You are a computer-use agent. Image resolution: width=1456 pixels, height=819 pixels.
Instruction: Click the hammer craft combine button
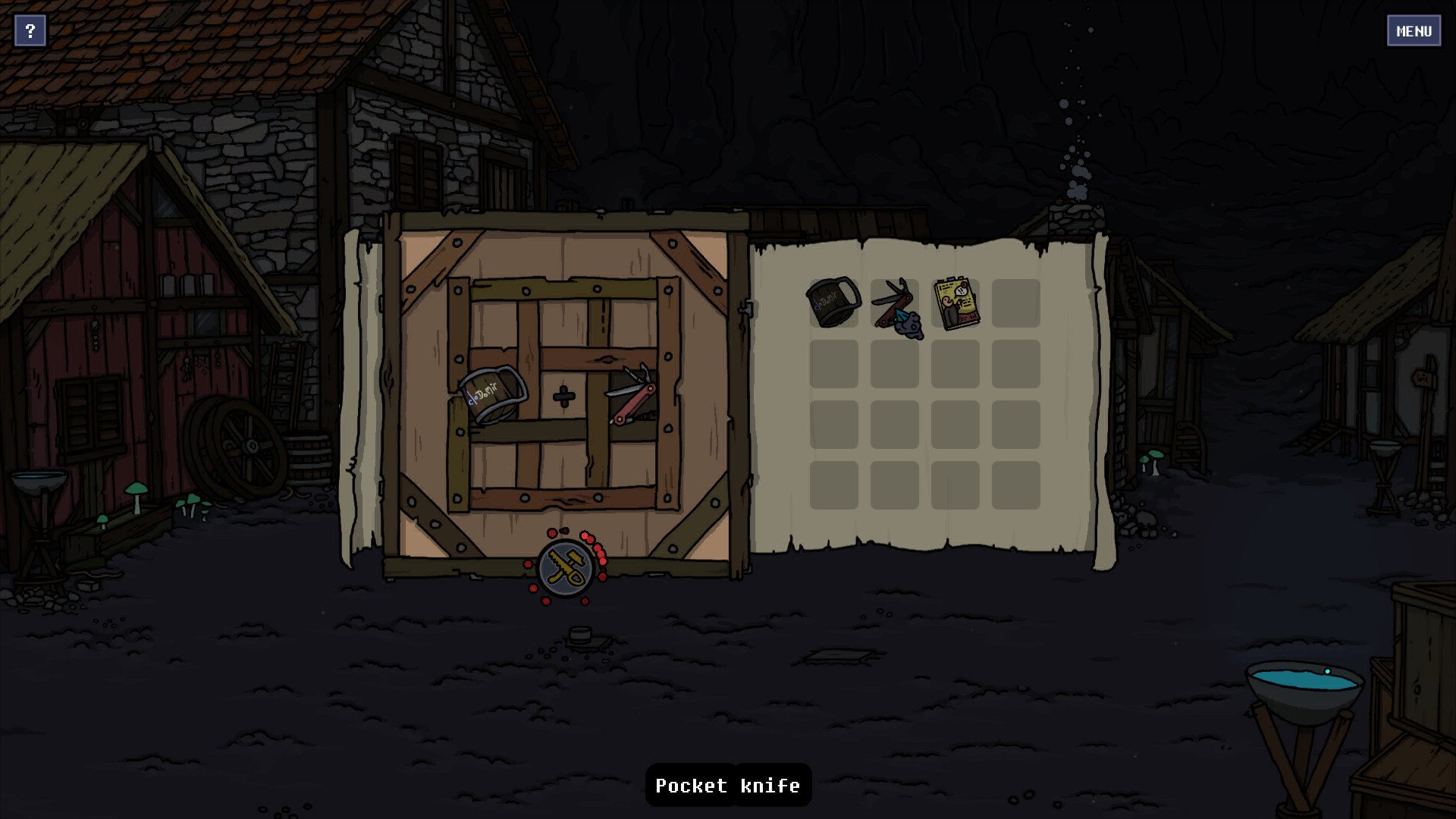(565, 569)
